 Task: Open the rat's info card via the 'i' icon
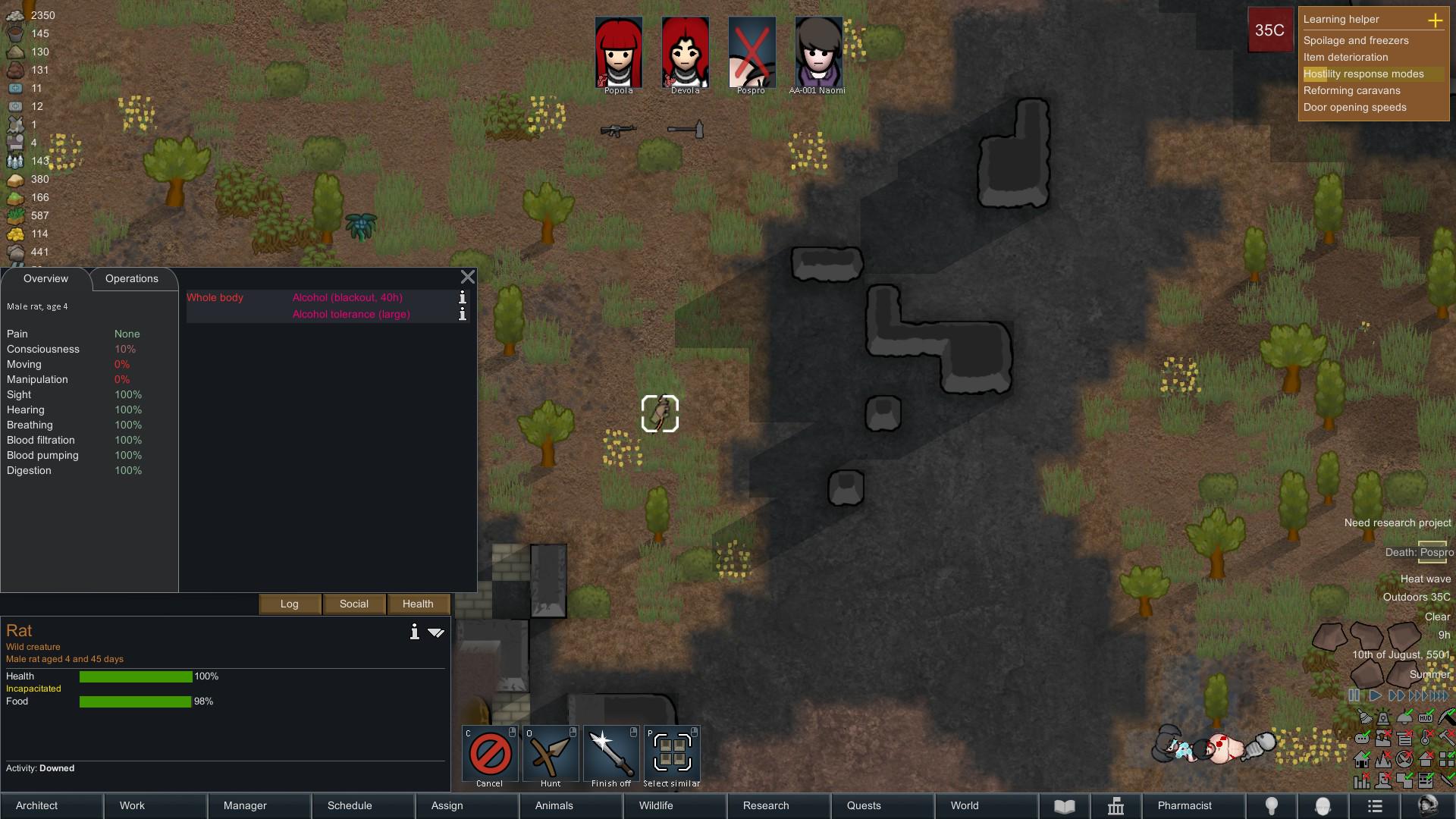[414, 632]
